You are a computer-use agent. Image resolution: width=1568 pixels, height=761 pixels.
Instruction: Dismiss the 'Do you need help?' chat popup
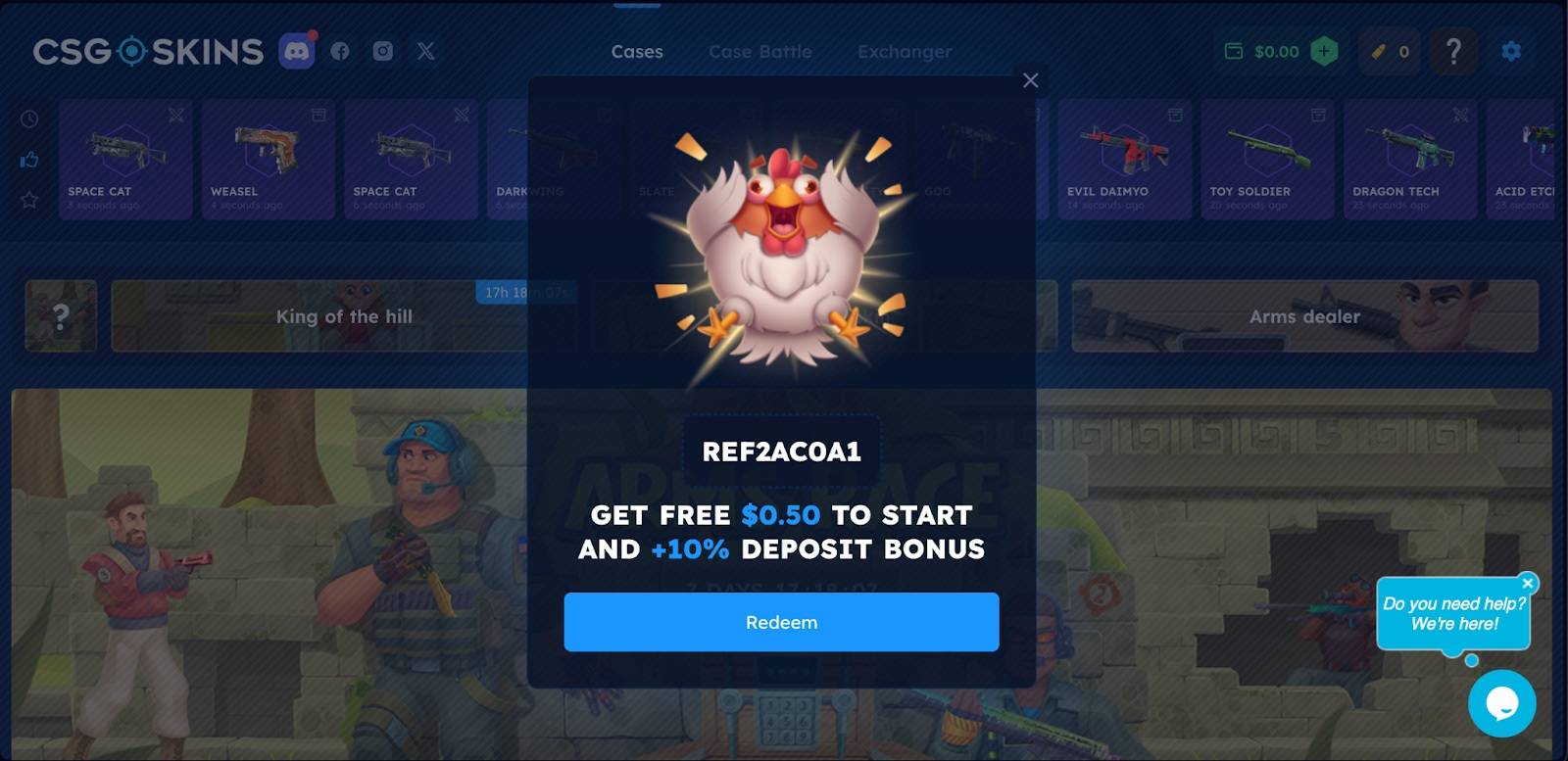[1528, 582]
